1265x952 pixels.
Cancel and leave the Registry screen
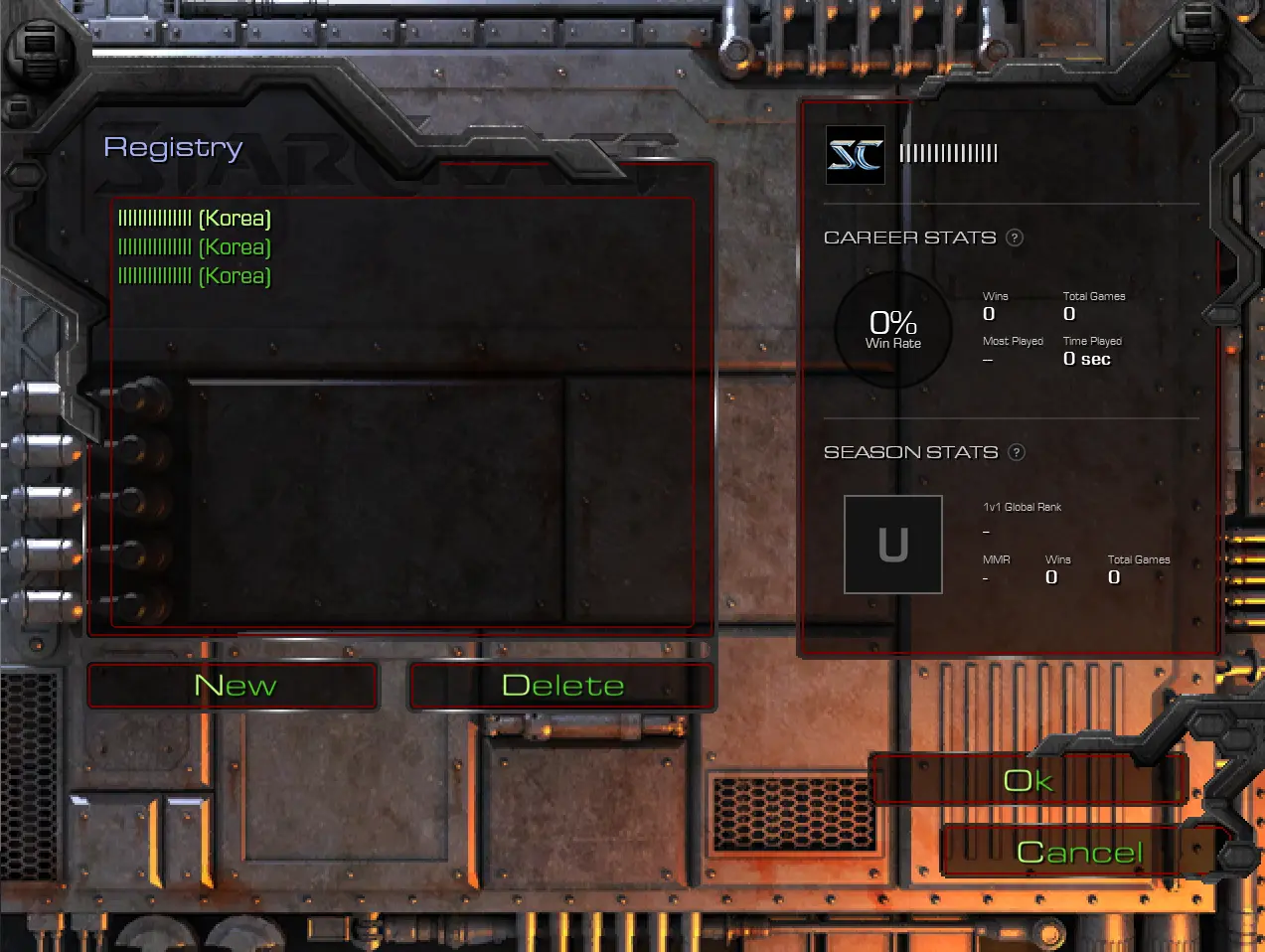point(1080,852)
